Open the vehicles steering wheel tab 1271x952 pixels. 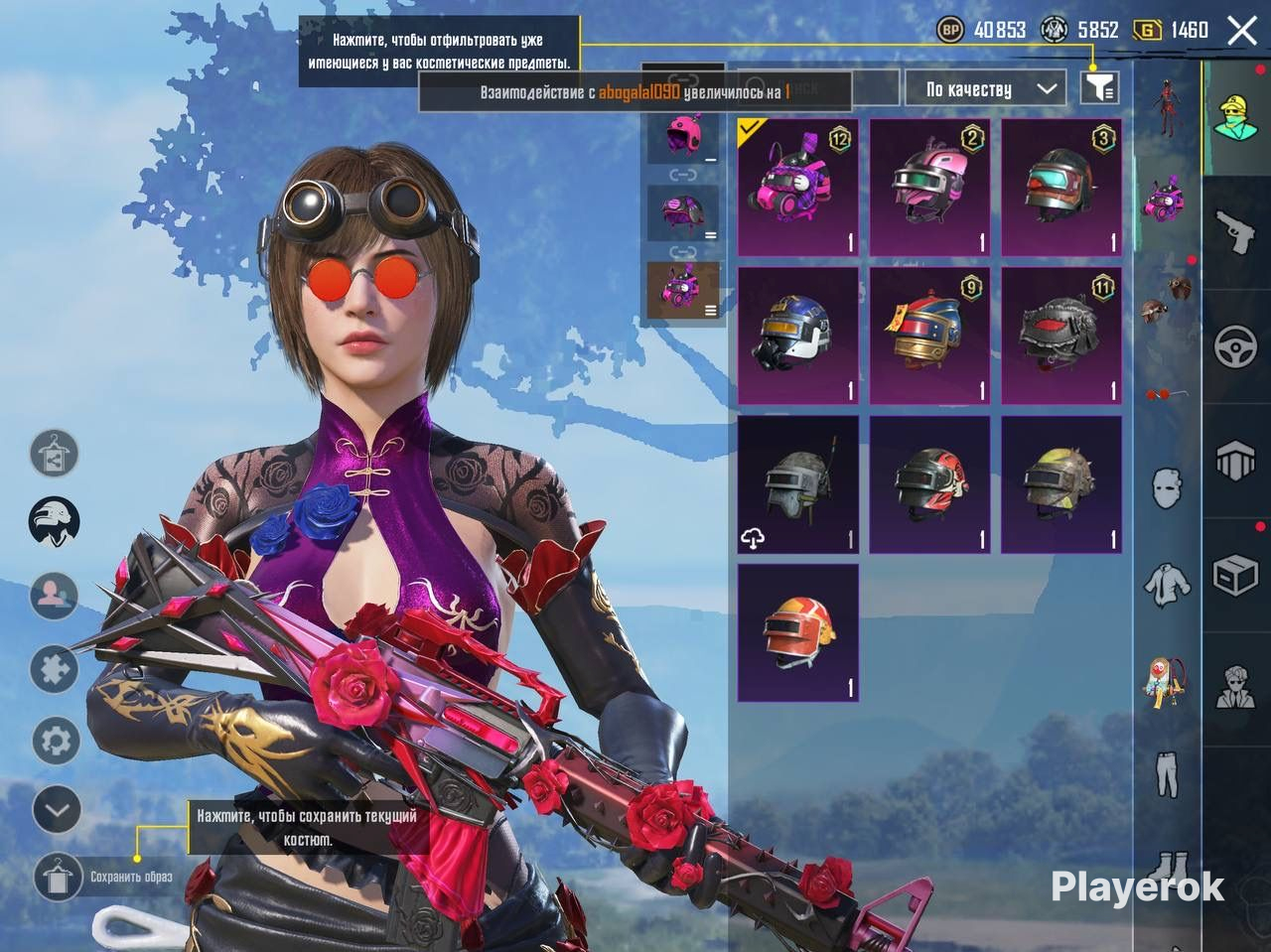pos(1235,346)
